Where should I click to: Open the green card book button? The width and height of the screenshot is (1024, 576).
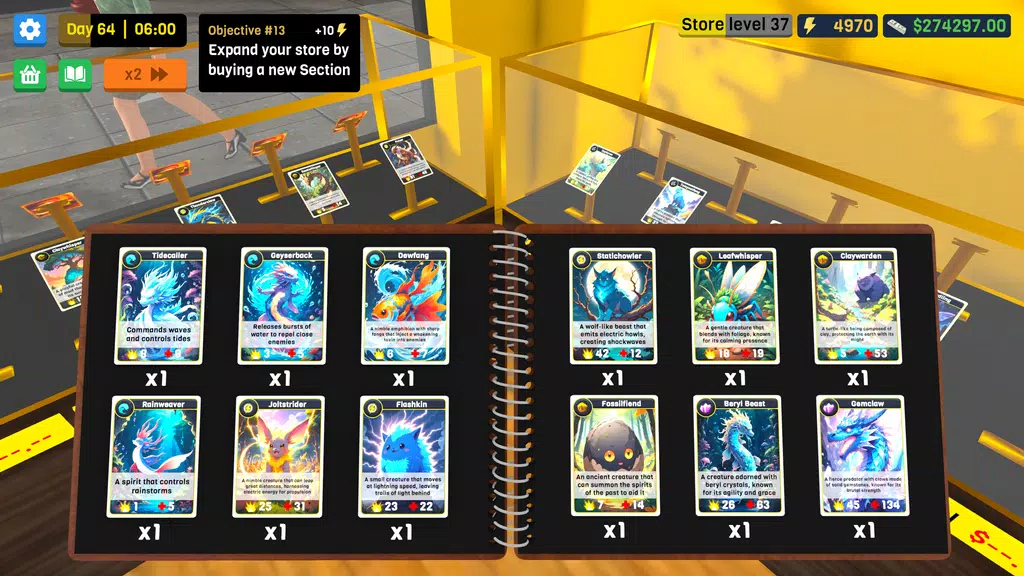75,75
